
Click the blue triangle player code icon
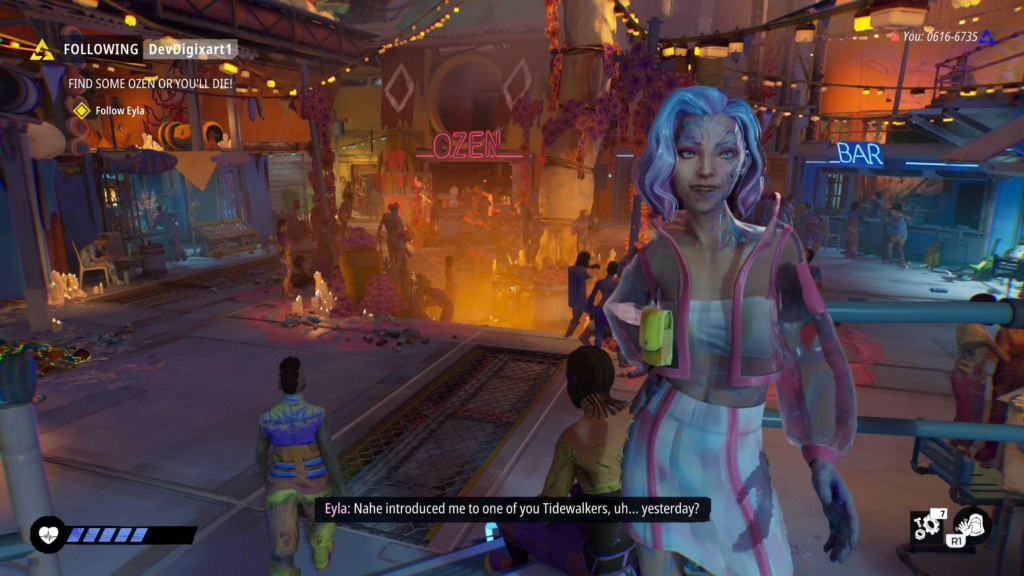point(986,37)
